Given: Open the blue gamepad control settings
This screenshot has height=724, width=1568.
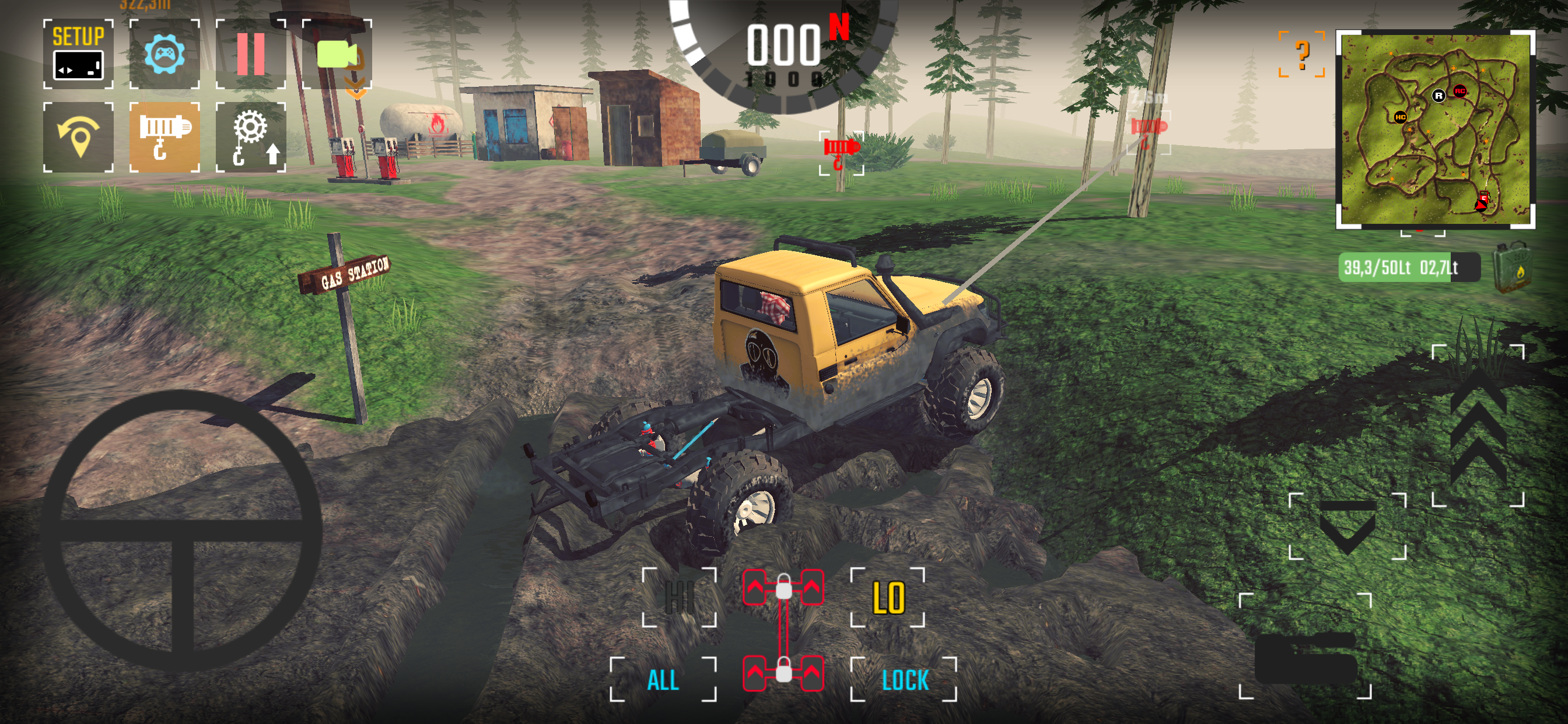Looking at the screenshot, I should (x=164, y=54).
